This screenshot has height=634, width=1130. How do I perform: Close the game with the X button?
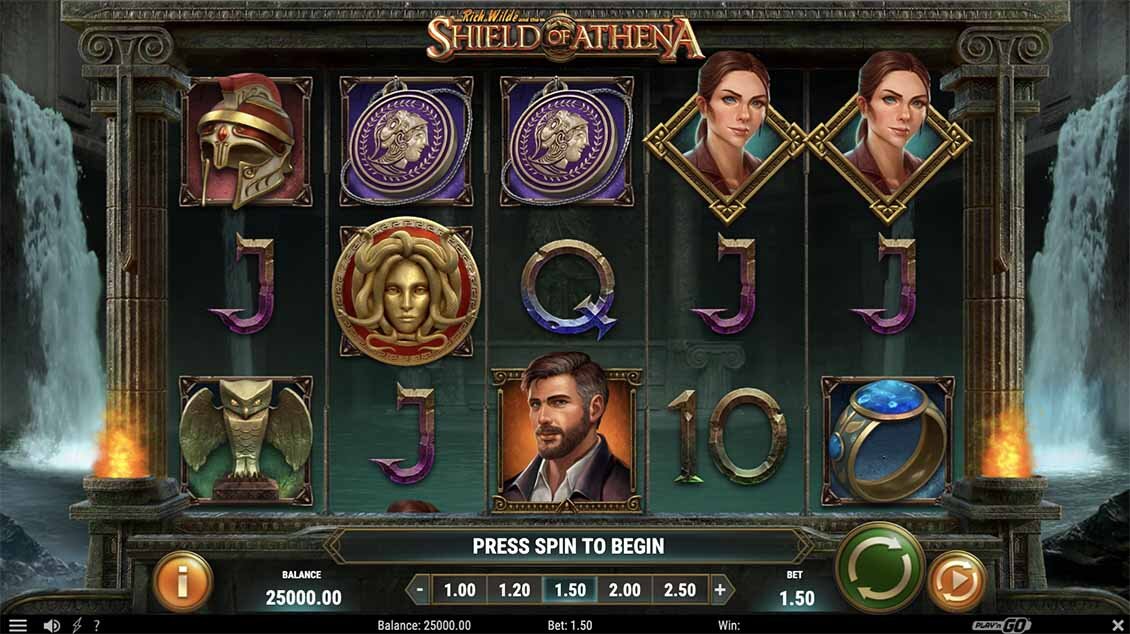click(1117, 625)
